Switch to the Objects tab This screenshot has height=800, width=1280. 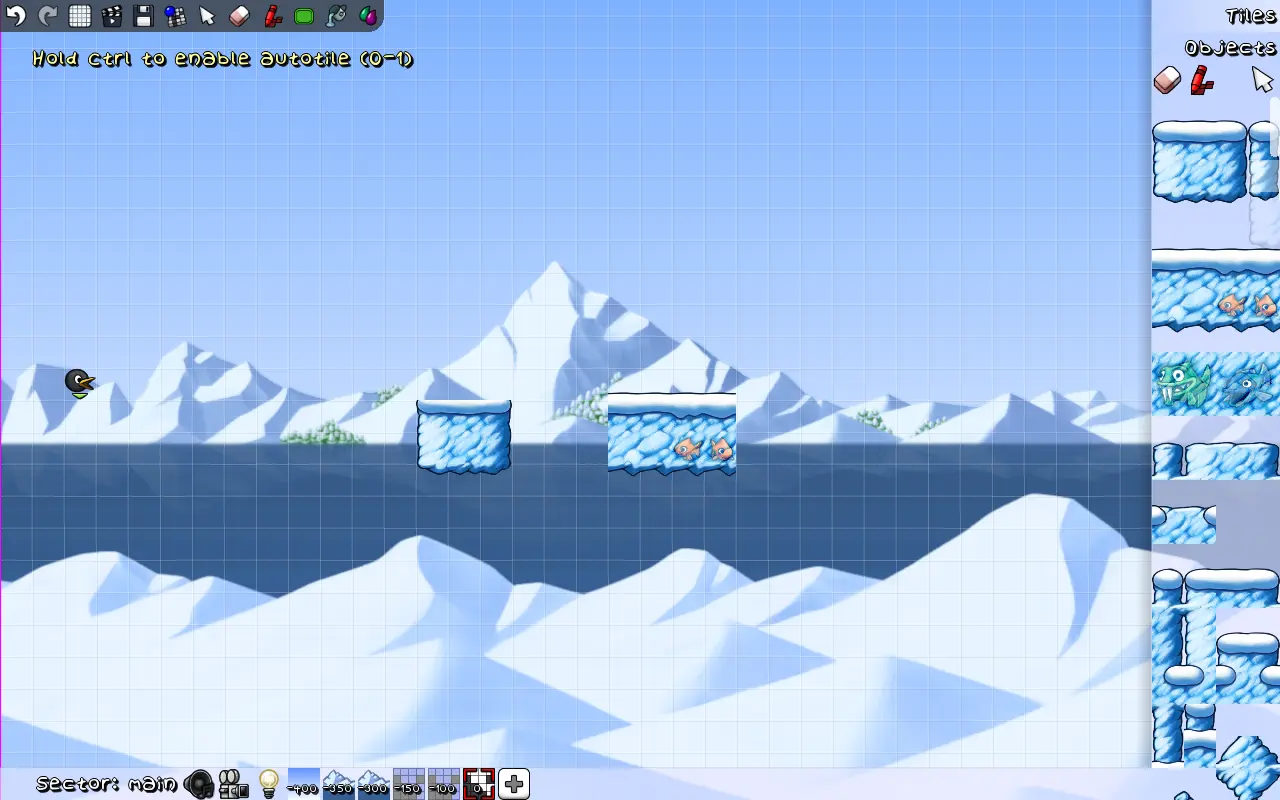1230,47
